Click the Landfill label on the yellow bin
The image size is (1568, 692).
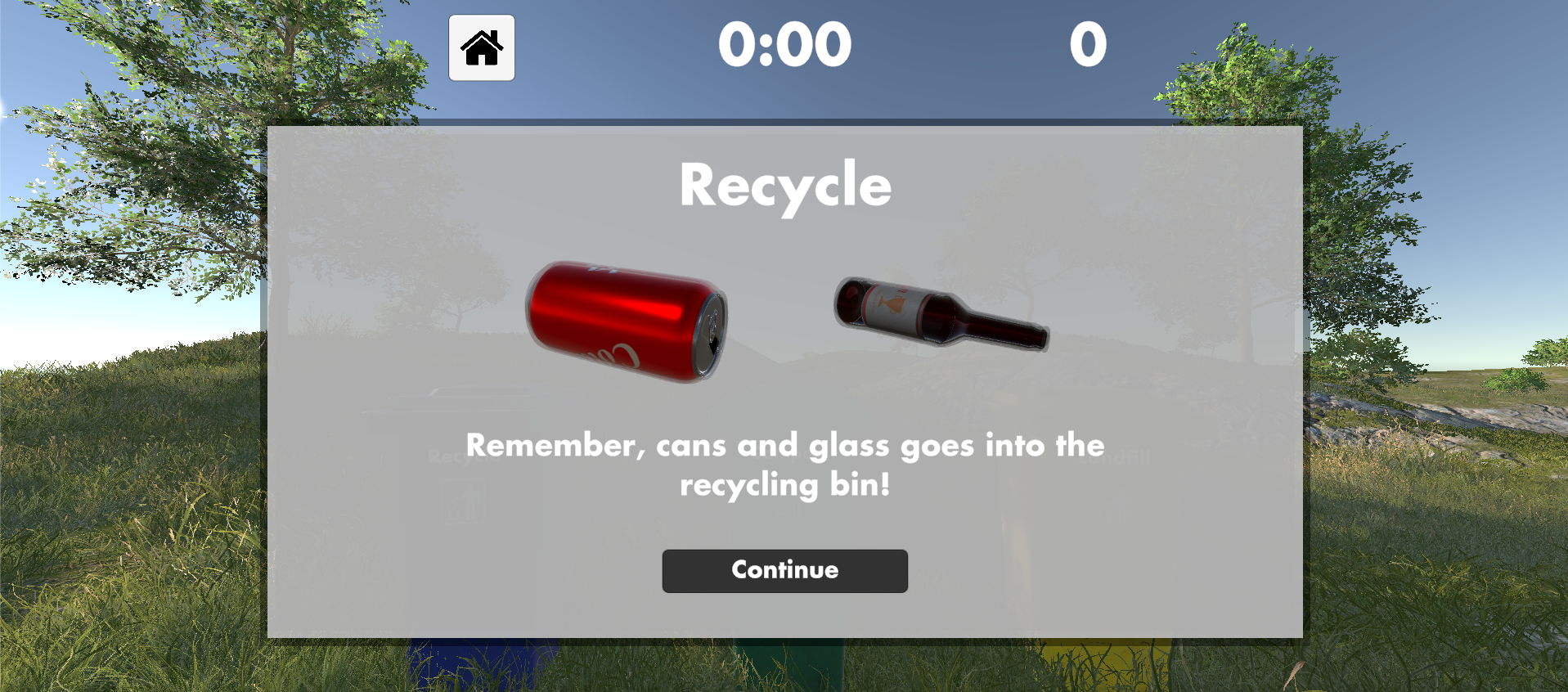coord(1115,457)
